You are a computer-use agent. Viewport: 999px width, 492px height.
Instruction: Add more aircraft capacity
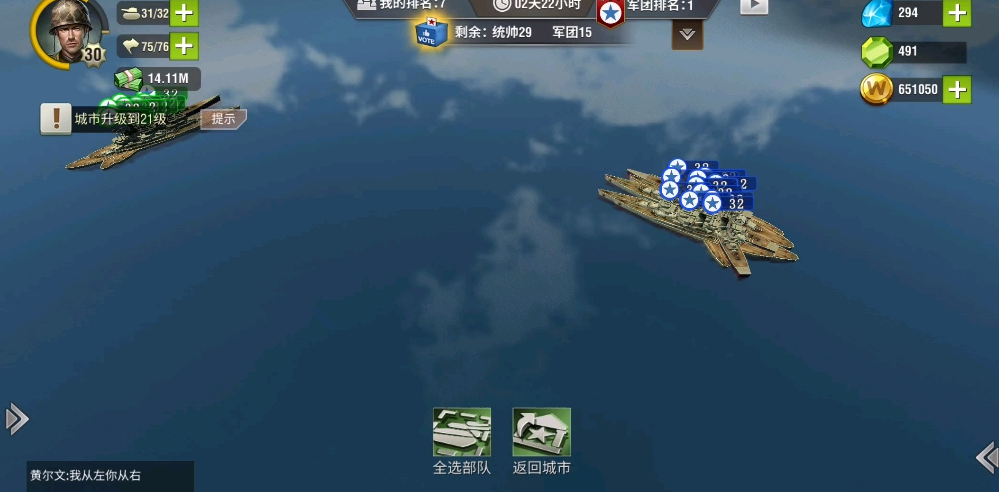(x=184, y=46)
